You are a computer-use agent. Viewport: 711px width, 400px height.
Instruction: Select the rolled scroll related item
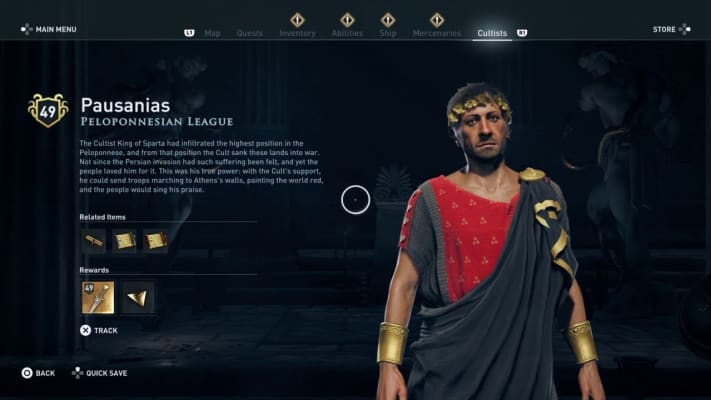[94, 241]
